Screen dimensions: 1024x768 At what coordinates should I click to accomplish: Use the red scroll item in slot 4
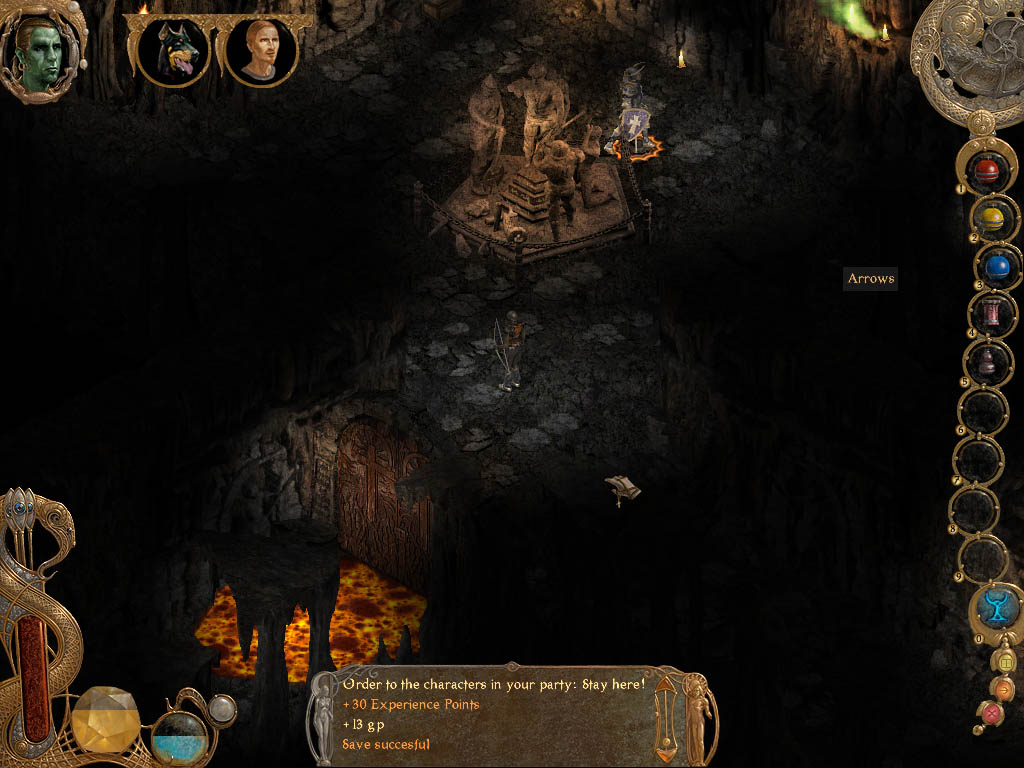(x=993, y=315)
